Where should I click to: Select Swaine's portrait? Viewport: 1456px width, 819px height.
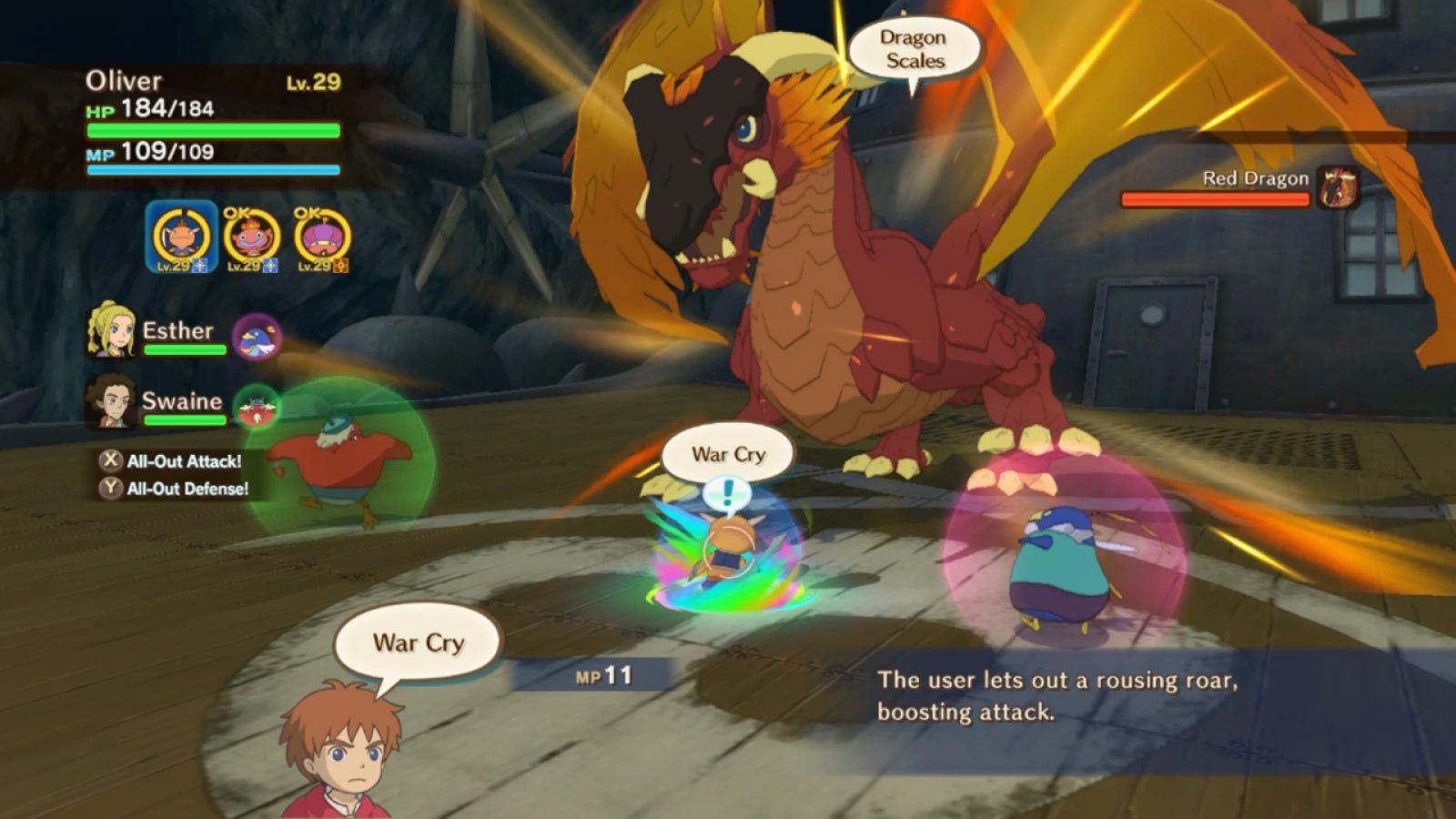111,401
